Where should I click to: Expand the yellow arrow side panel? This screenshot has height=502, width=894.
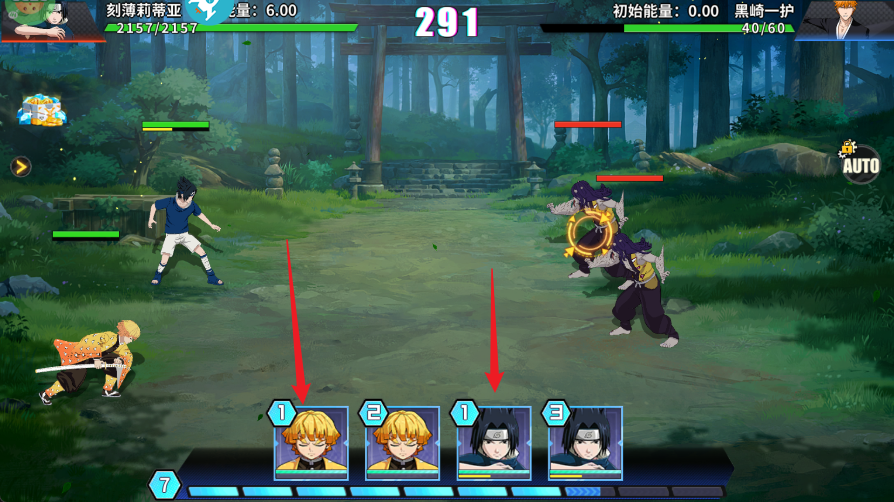click(x=21, y=166)
